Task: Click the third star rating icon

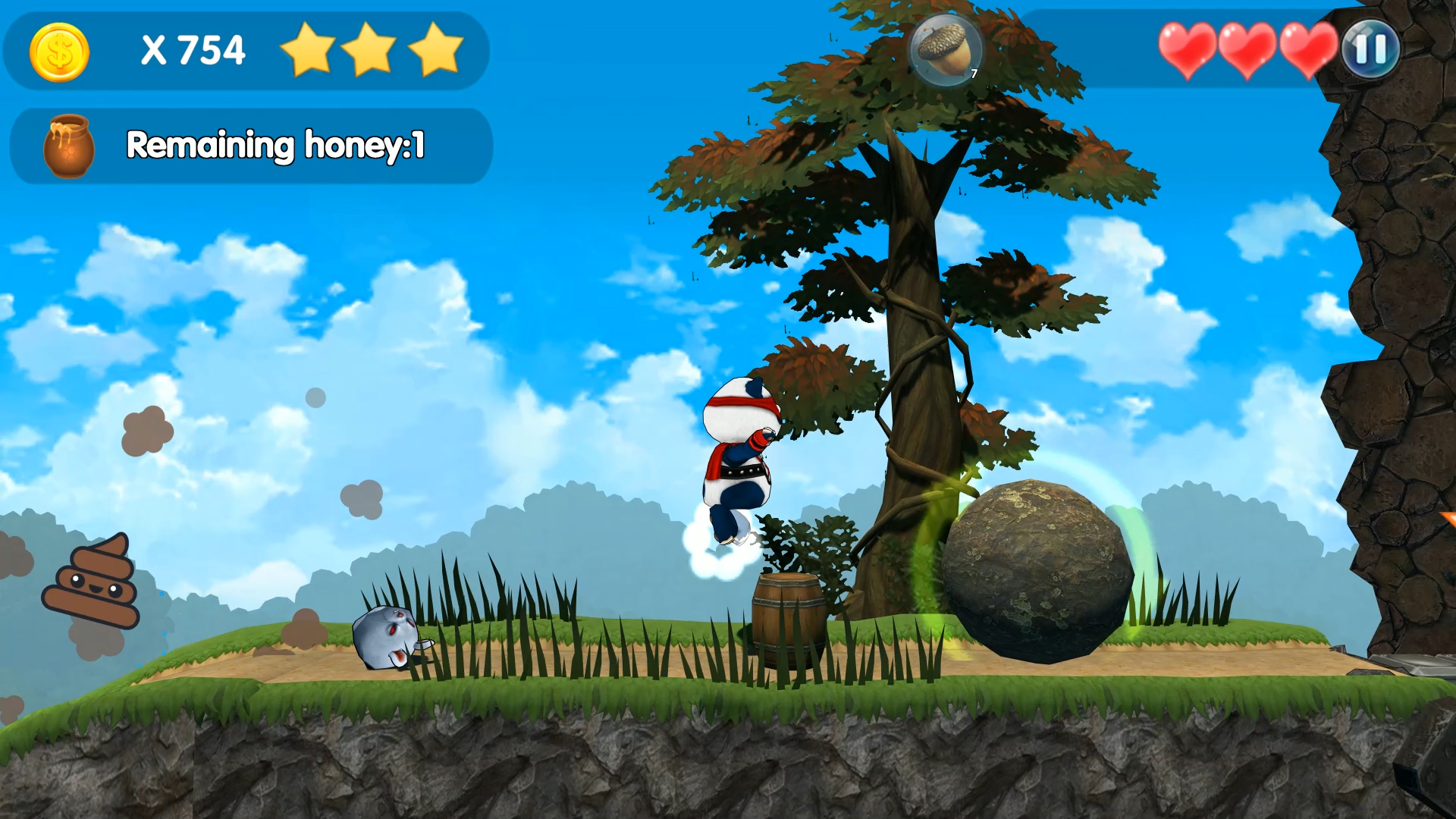Action: coord(432,49)
